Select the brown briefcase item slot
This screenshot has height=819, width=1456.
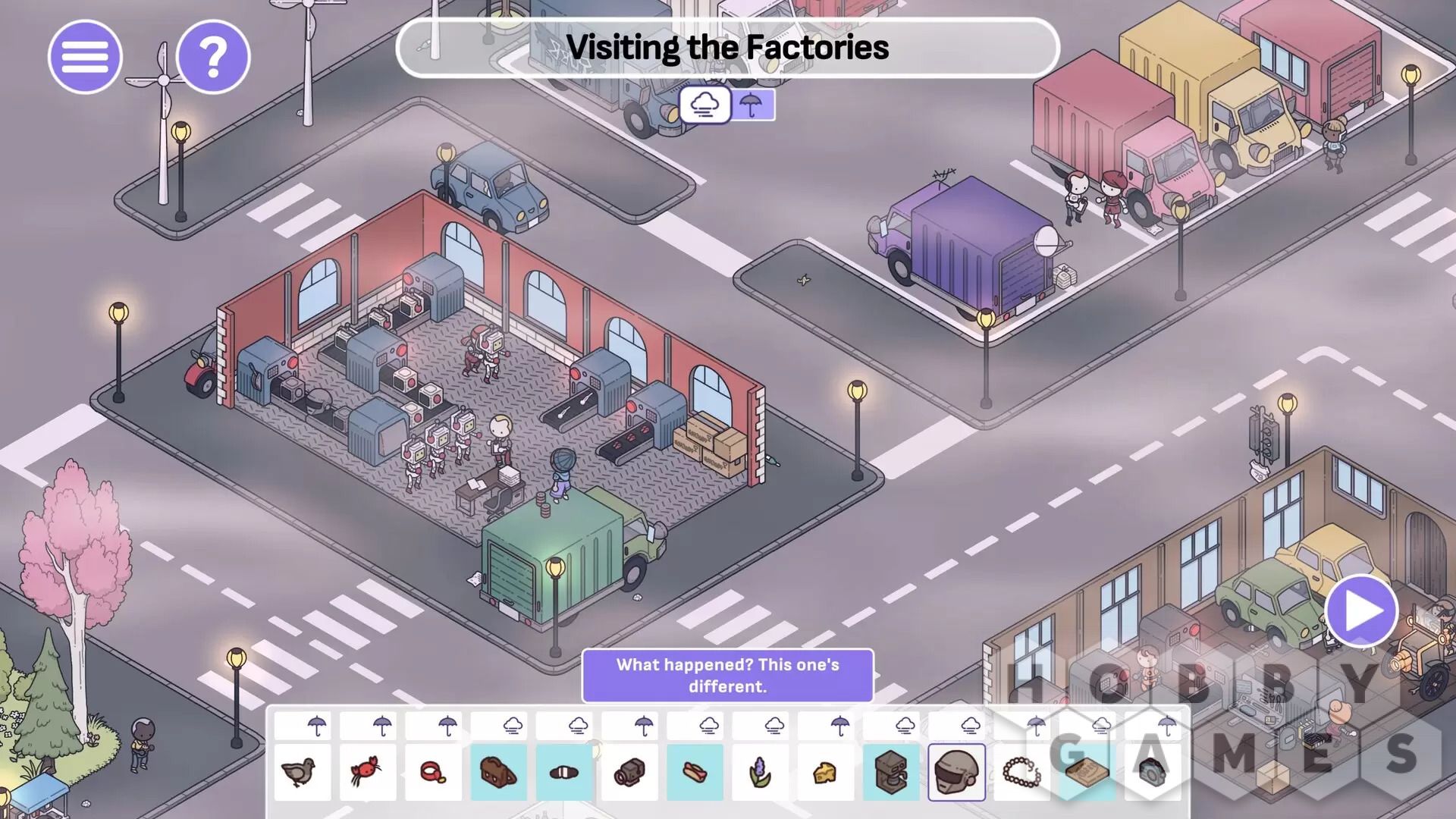point(498,772)
